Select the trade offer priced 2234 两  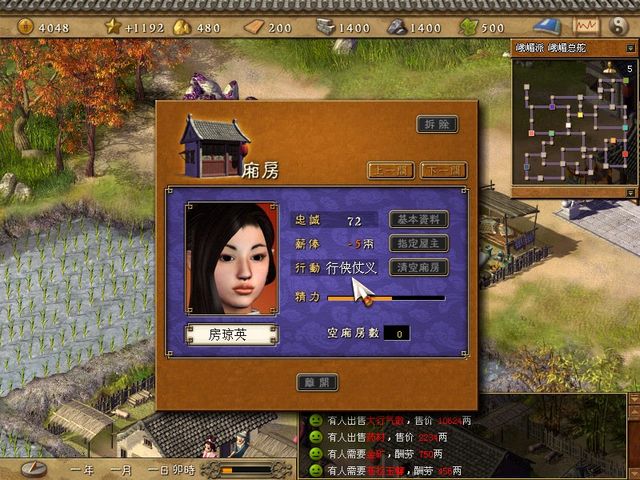pyautogui.click(x=399, y=437)
